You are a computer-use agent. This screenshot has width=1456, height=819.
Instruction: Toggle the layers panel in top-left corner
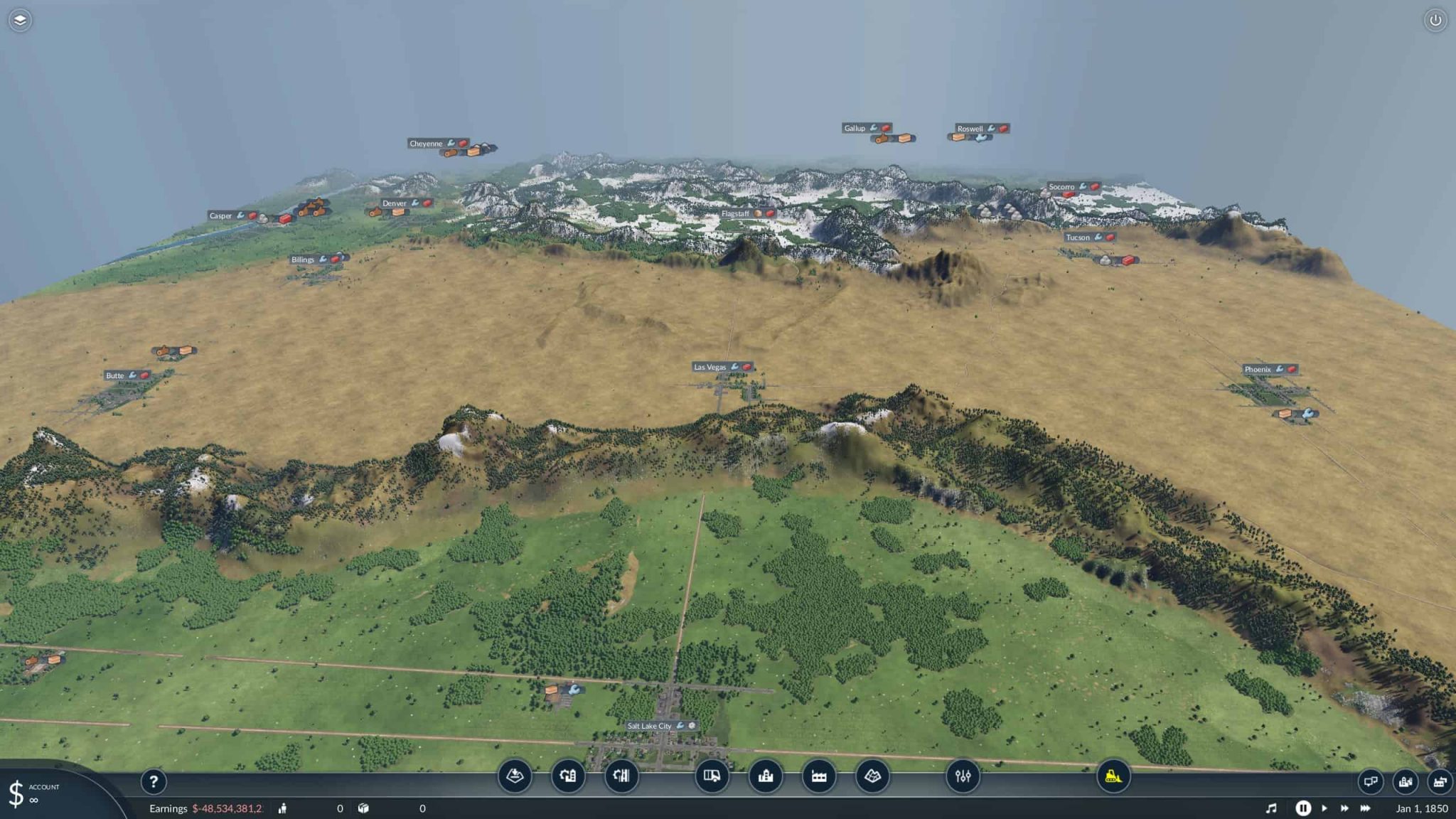(20, 20)
